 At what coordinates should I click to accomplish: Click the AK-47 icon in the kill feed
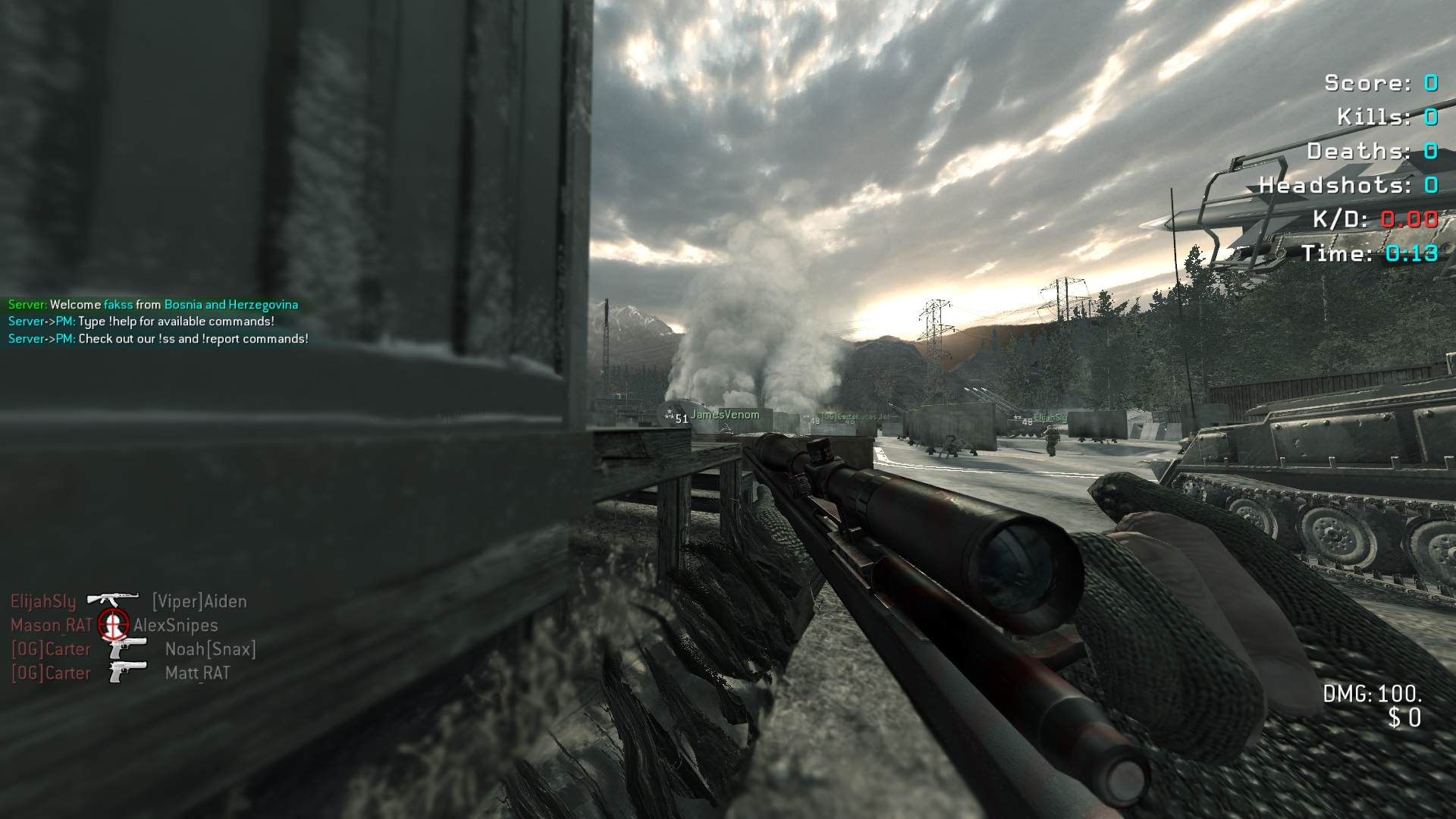[x=112, y=599]
